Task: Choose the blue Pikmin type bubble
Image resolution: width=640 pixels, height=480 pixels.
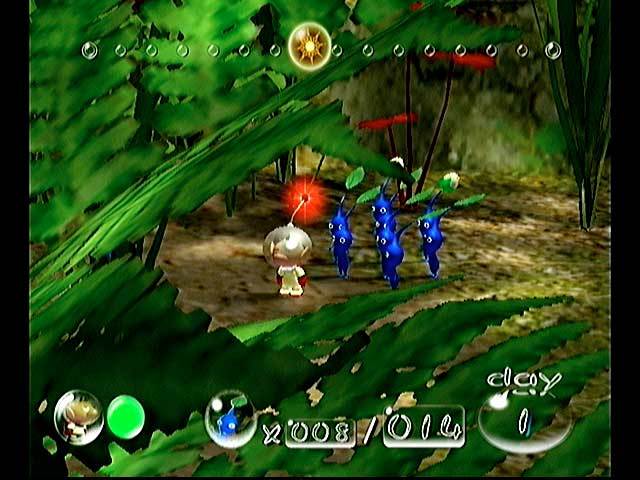Action: pyautogui.click(x=229, y=418)
